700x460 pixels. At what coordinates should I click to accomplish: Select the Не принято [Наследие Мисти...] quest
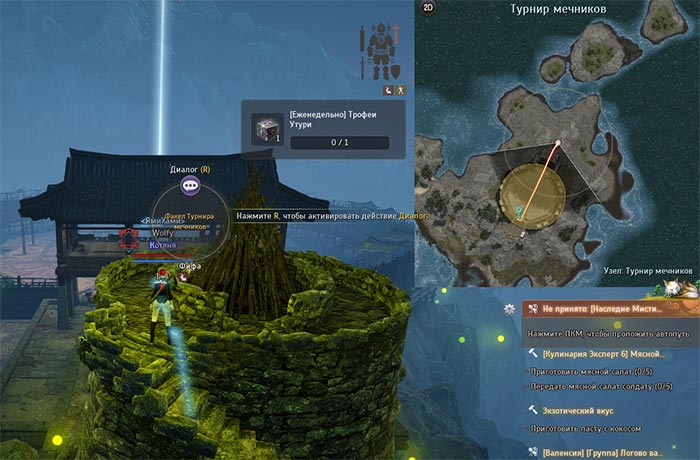click(602, 309)
